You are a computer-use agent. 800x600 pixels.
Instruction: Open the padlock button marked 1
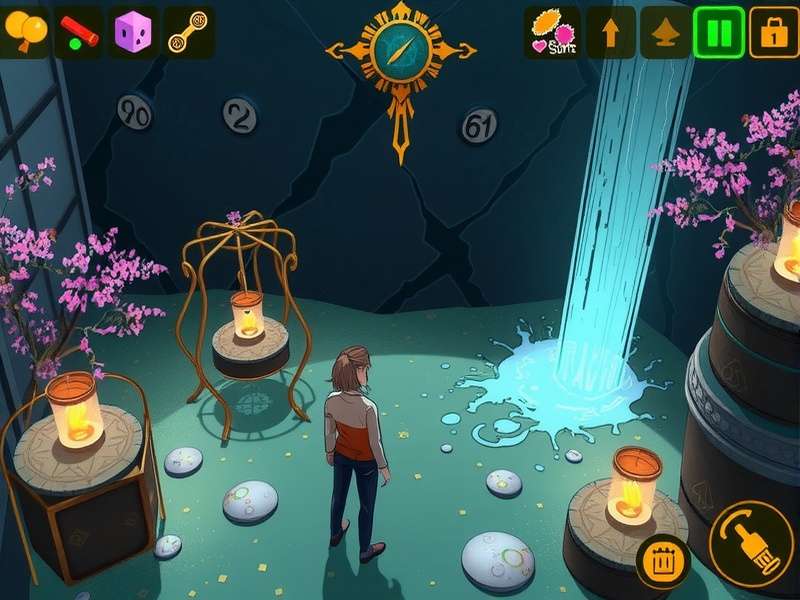pos(773,33)
